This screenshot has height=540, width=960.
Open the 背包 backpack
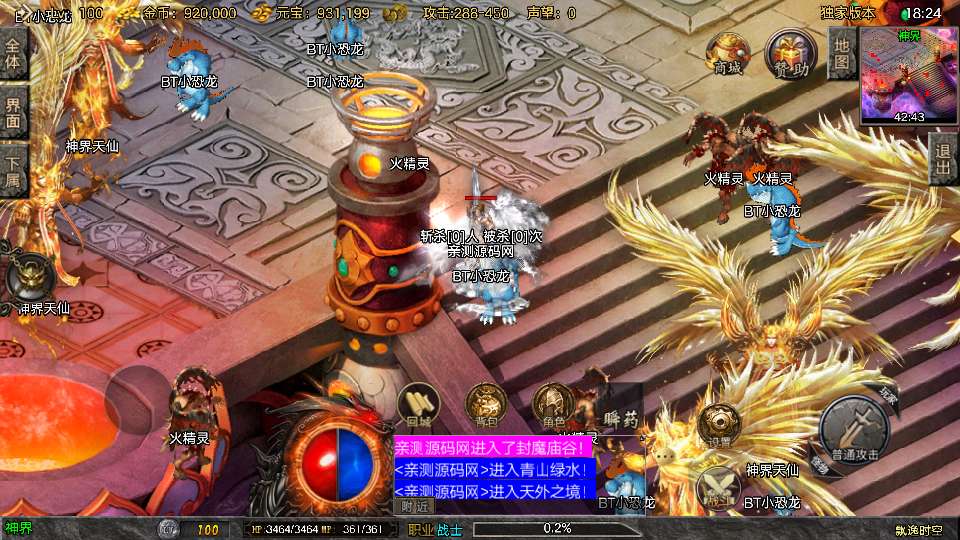click(486, 406)
